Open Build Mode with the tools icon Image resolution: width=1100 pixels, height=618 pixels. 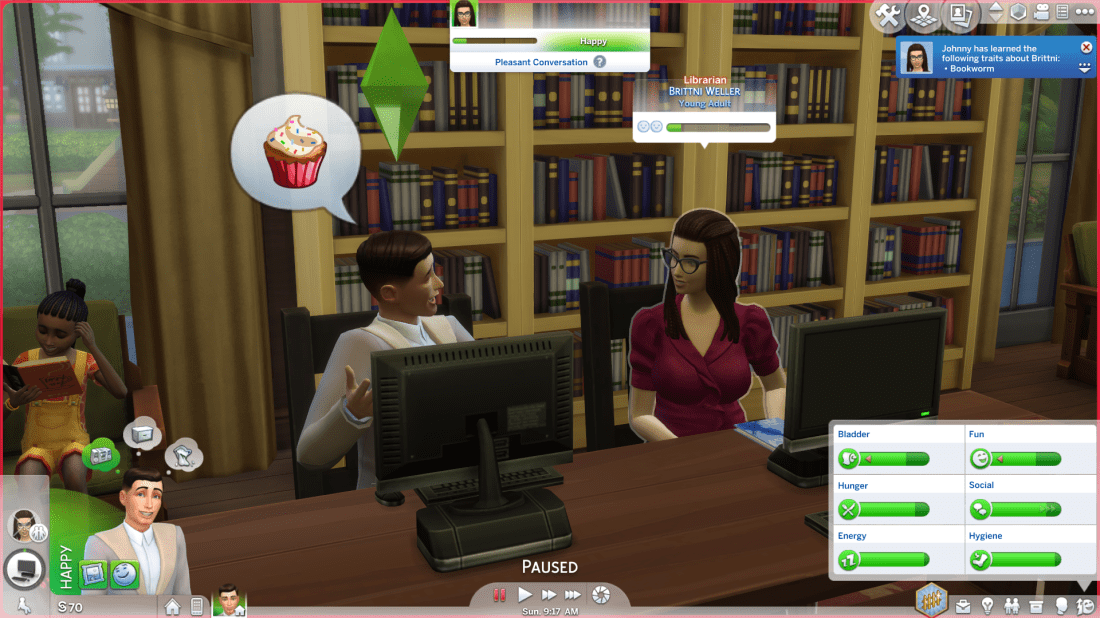pyautogui.click(x=887, y=15)
